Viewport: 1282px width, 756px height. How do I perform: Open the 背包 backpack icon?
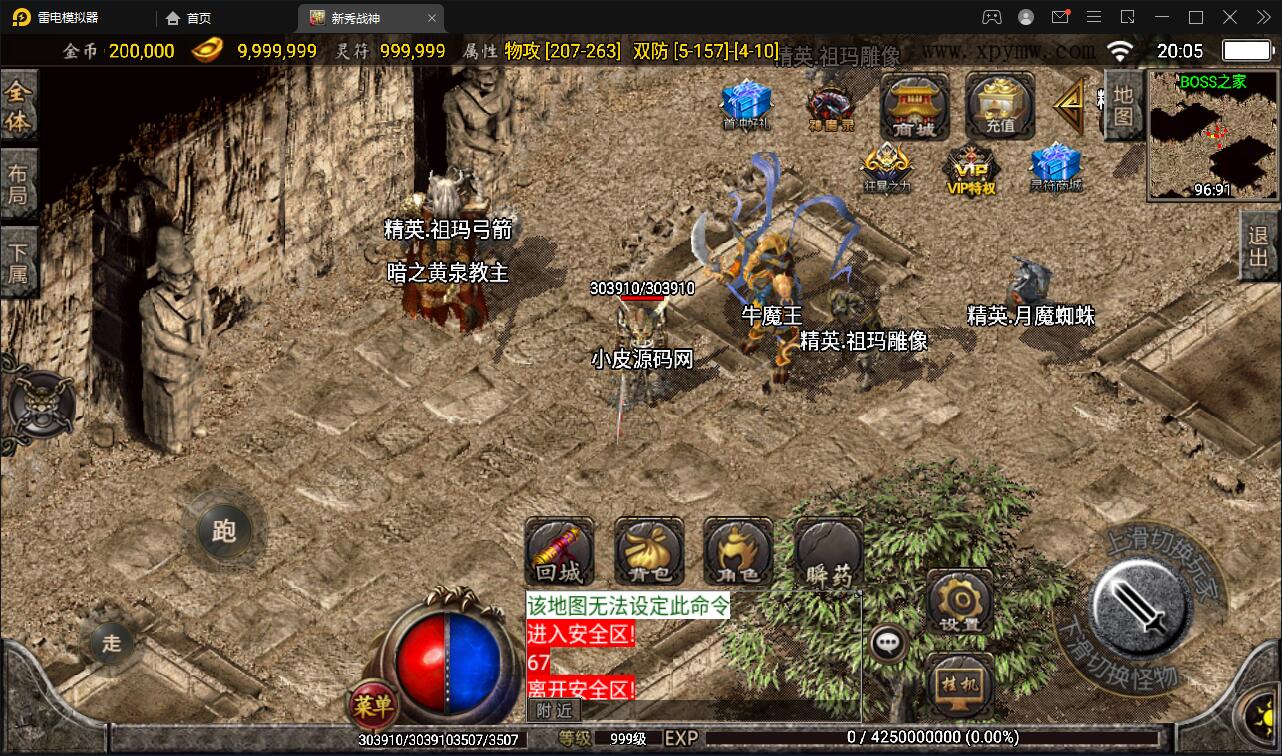[648, 551]
